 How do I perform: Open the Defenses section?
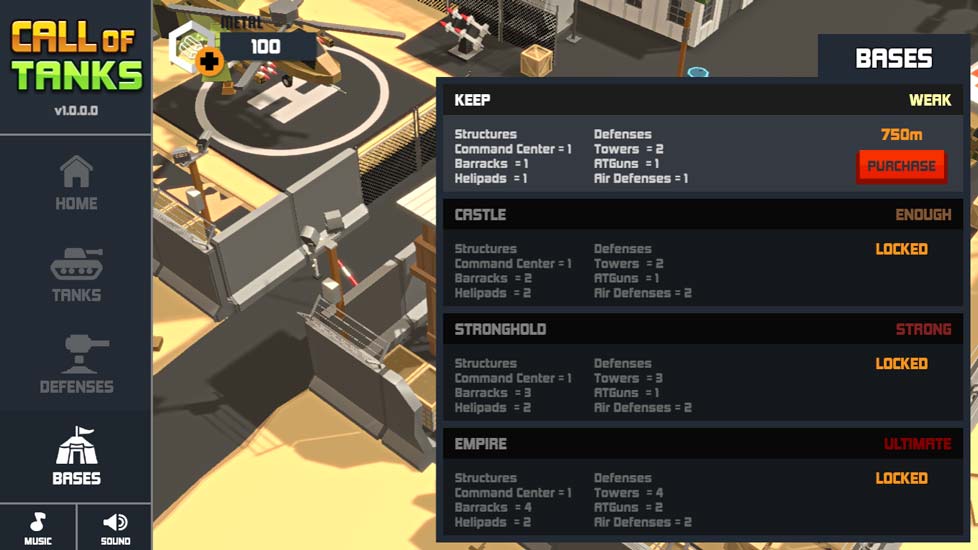[76, 365]
